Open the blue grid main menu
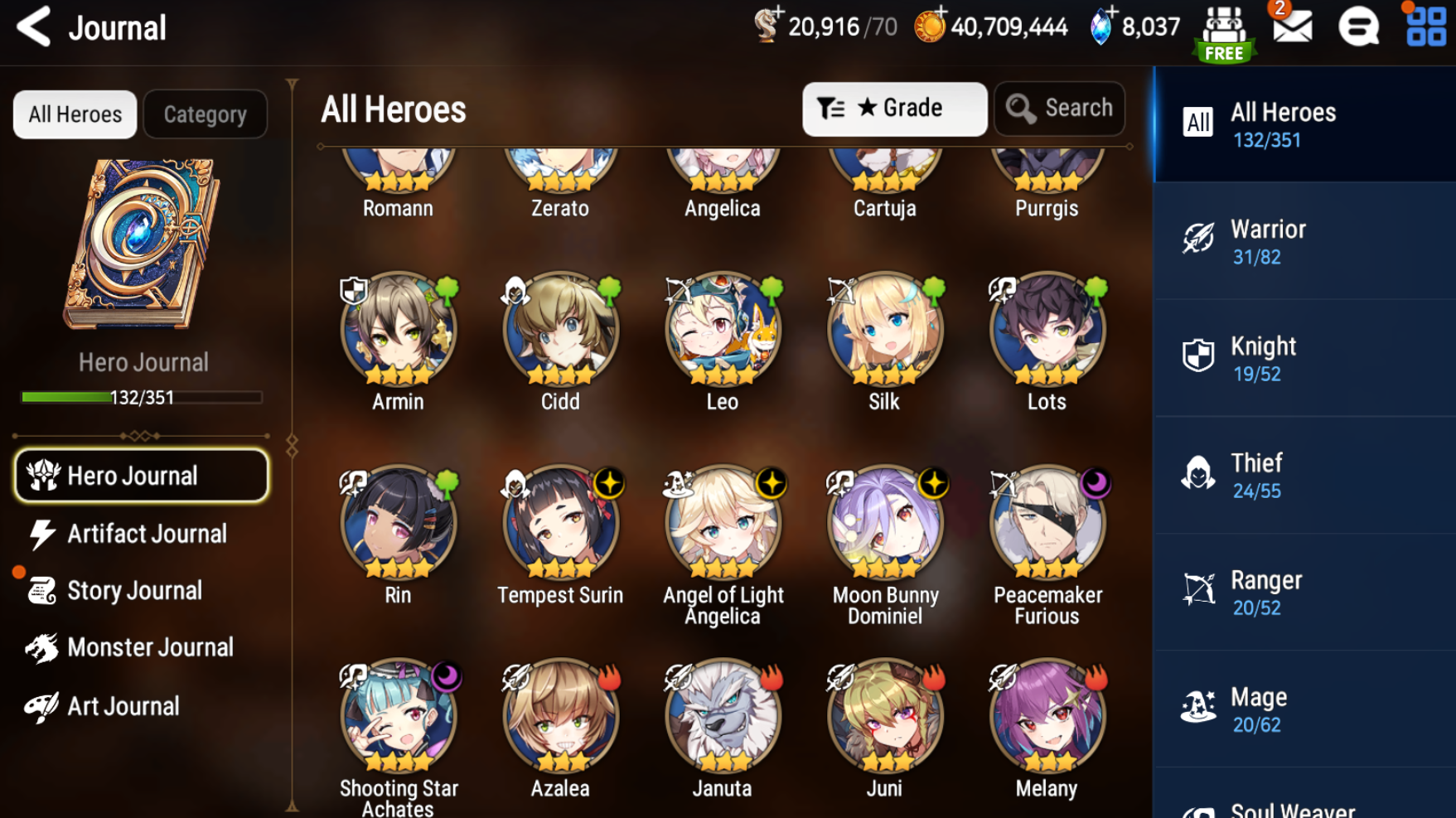Image resolution: width=1456 pixels, height=818 pixels. [x=1425, y=27]
